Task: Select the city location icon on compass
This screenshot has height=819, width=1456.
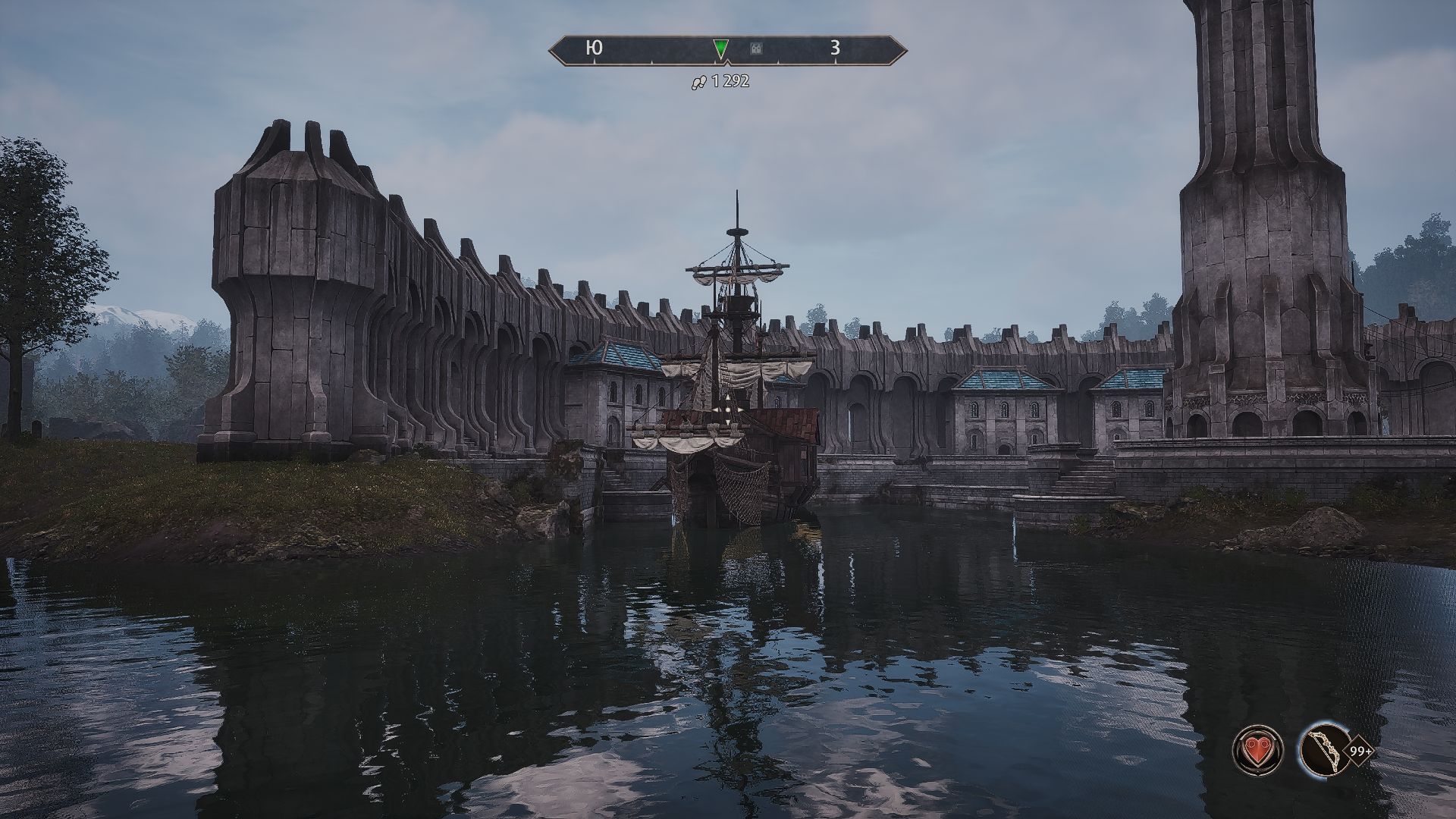Action: 756,49
